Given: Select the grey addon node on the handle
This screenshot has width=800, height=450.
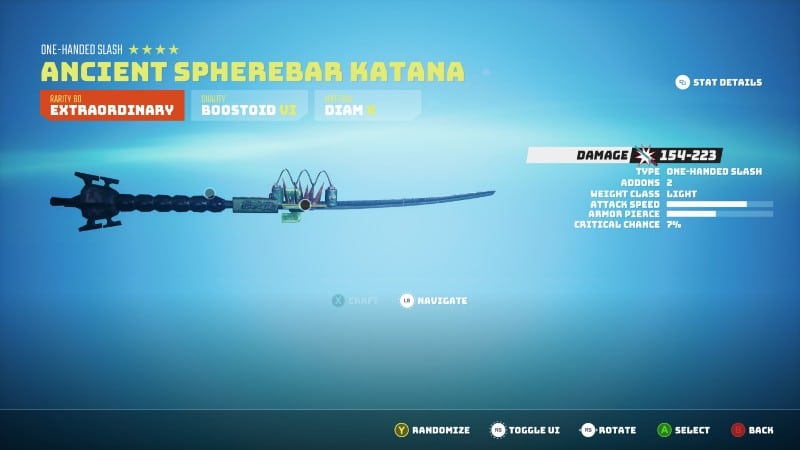Looking at the screenshot, I should [209, 193].
